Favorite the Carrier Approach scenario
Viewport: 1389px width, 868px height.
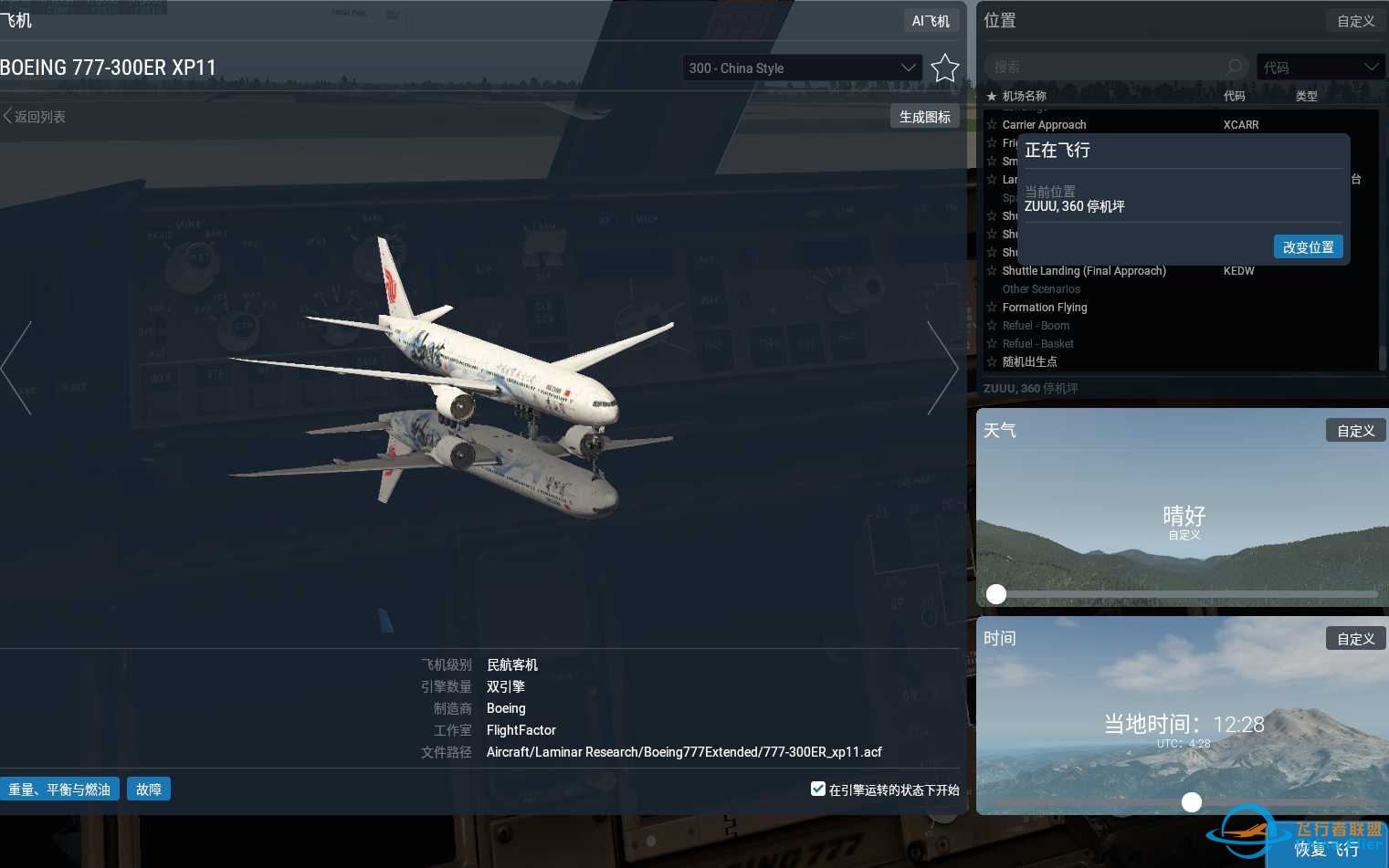click(x=992, y=125)
